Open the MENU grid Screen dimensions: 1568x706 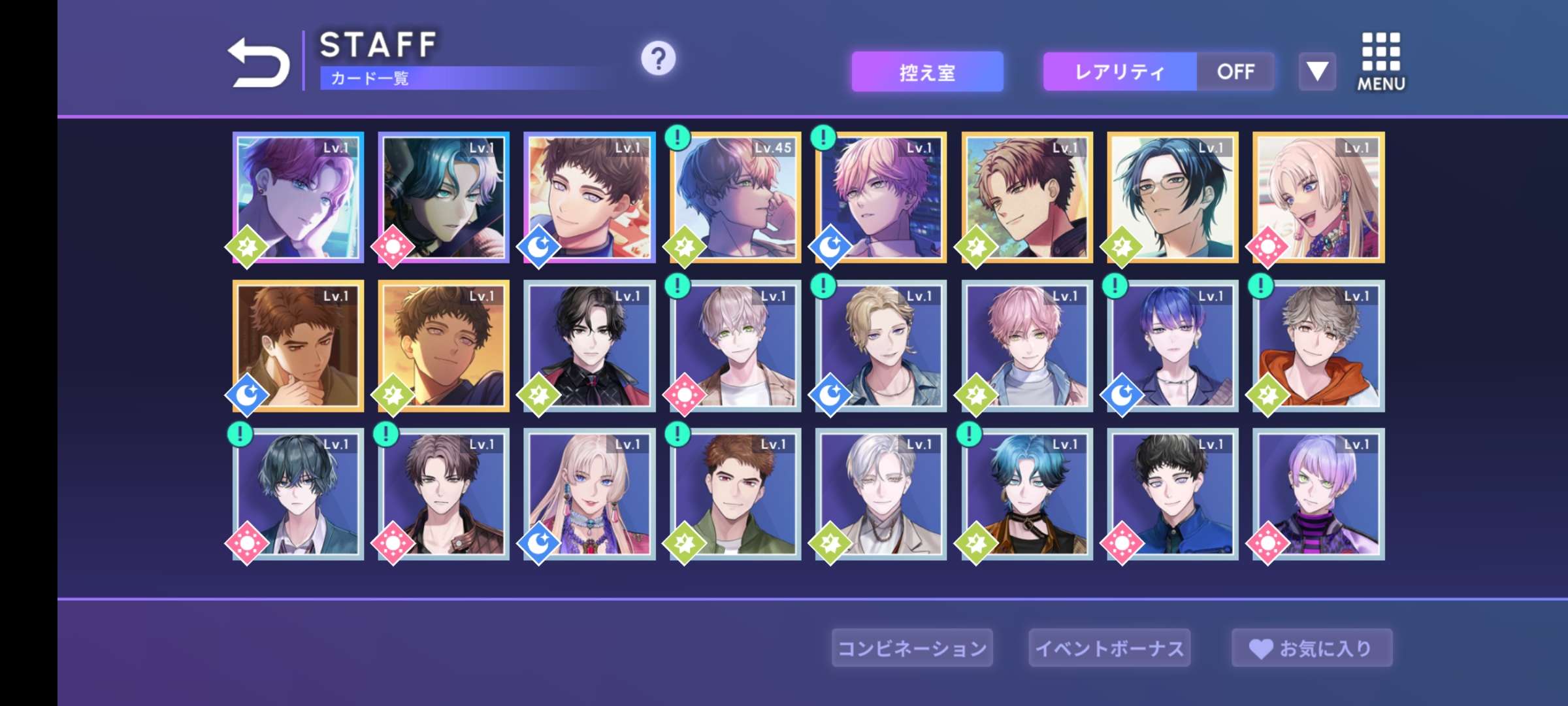point(1380,62)
